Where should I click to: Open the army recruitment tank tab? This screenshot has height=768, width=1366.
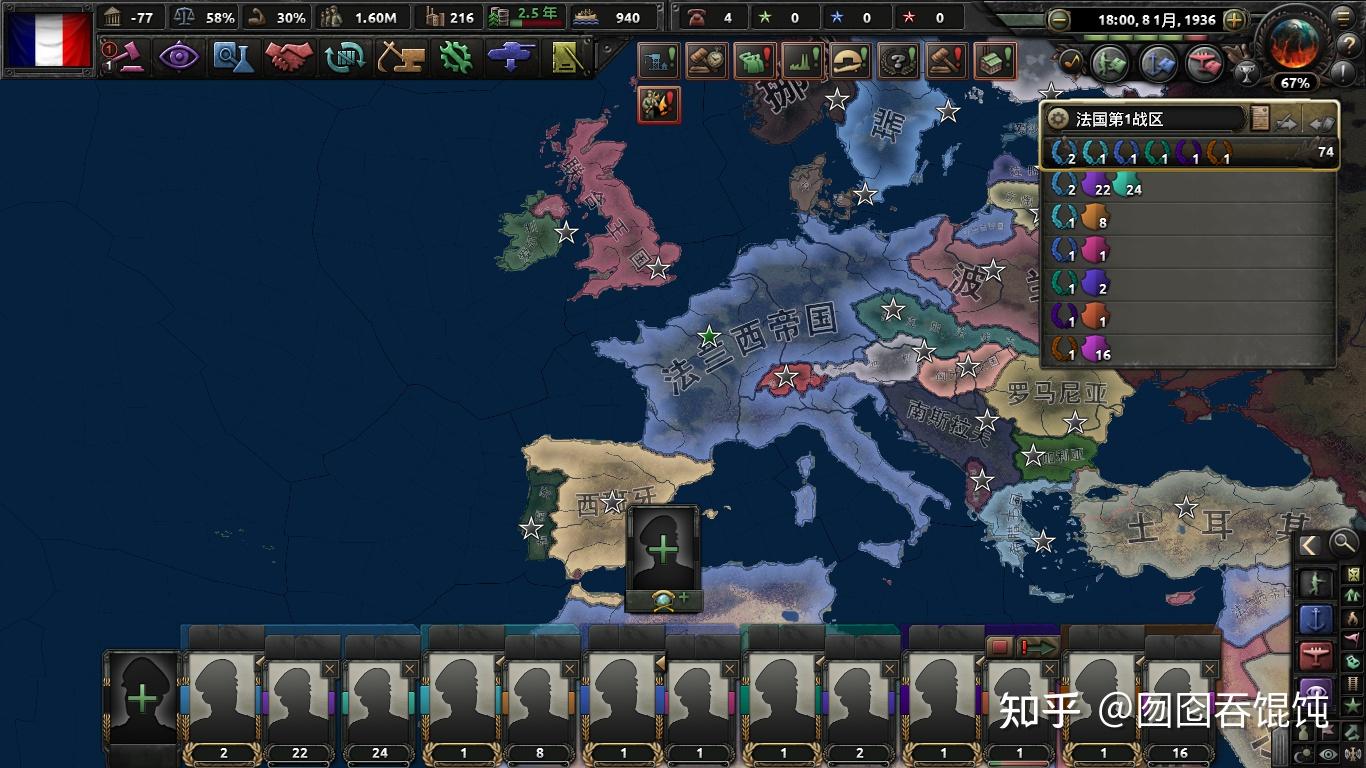(x=512, y=57)
